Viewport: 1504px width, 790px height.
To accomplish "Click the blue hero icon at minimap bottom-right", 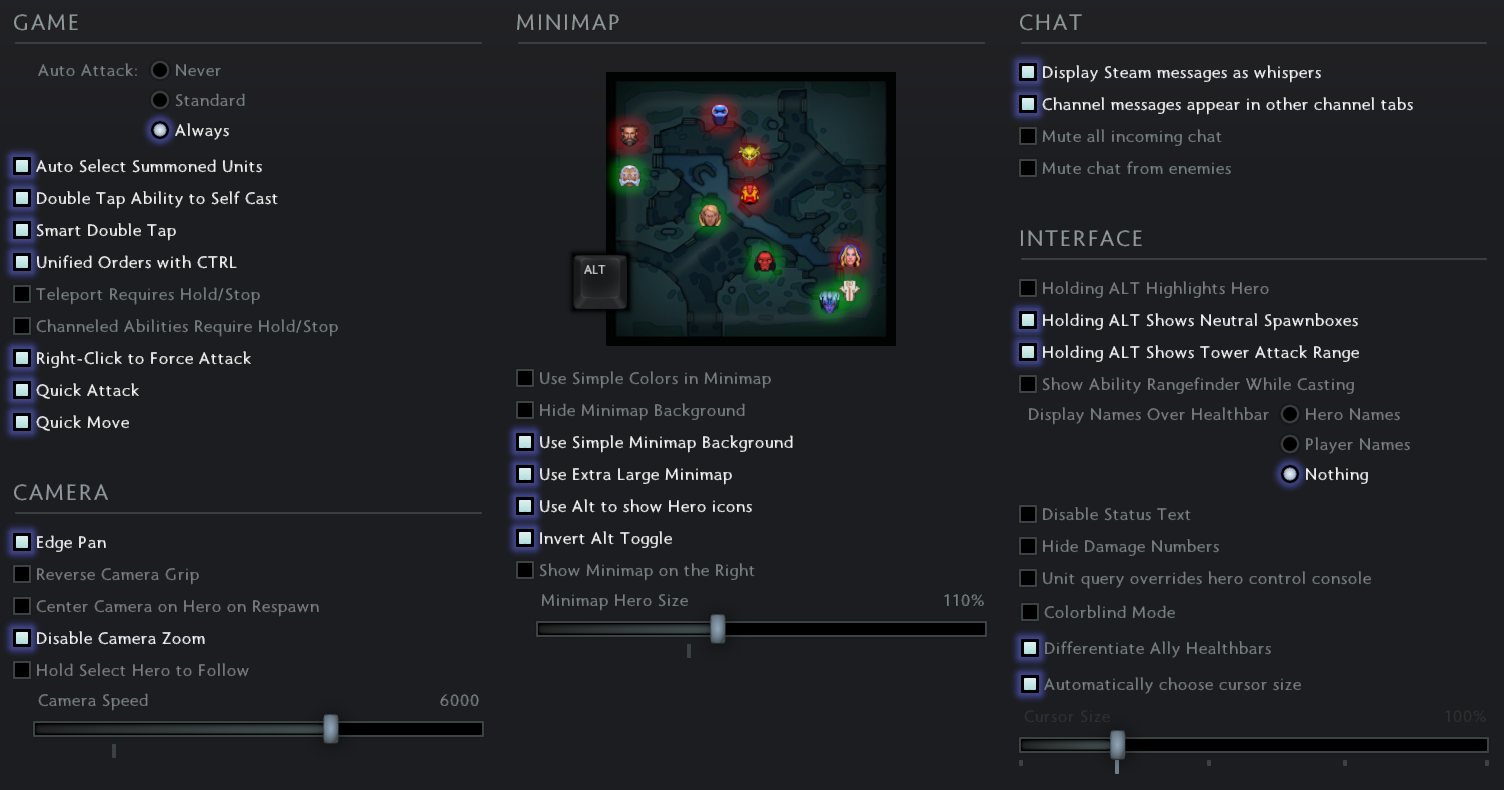I will [828, 302].
